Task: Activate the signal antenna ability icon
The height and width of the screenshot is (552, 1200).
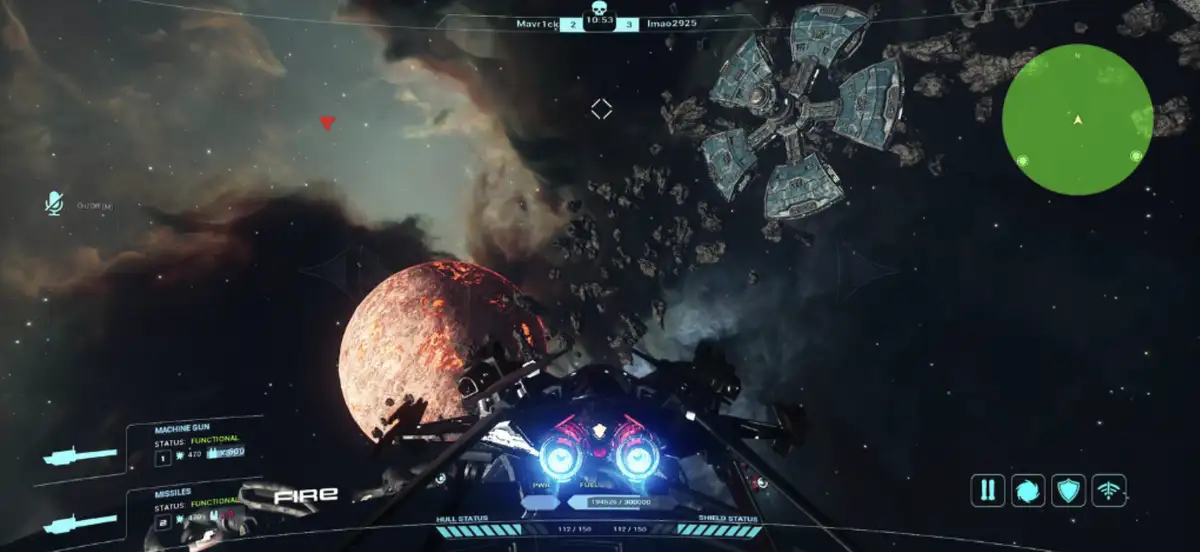Action: tap(1109, 490)
